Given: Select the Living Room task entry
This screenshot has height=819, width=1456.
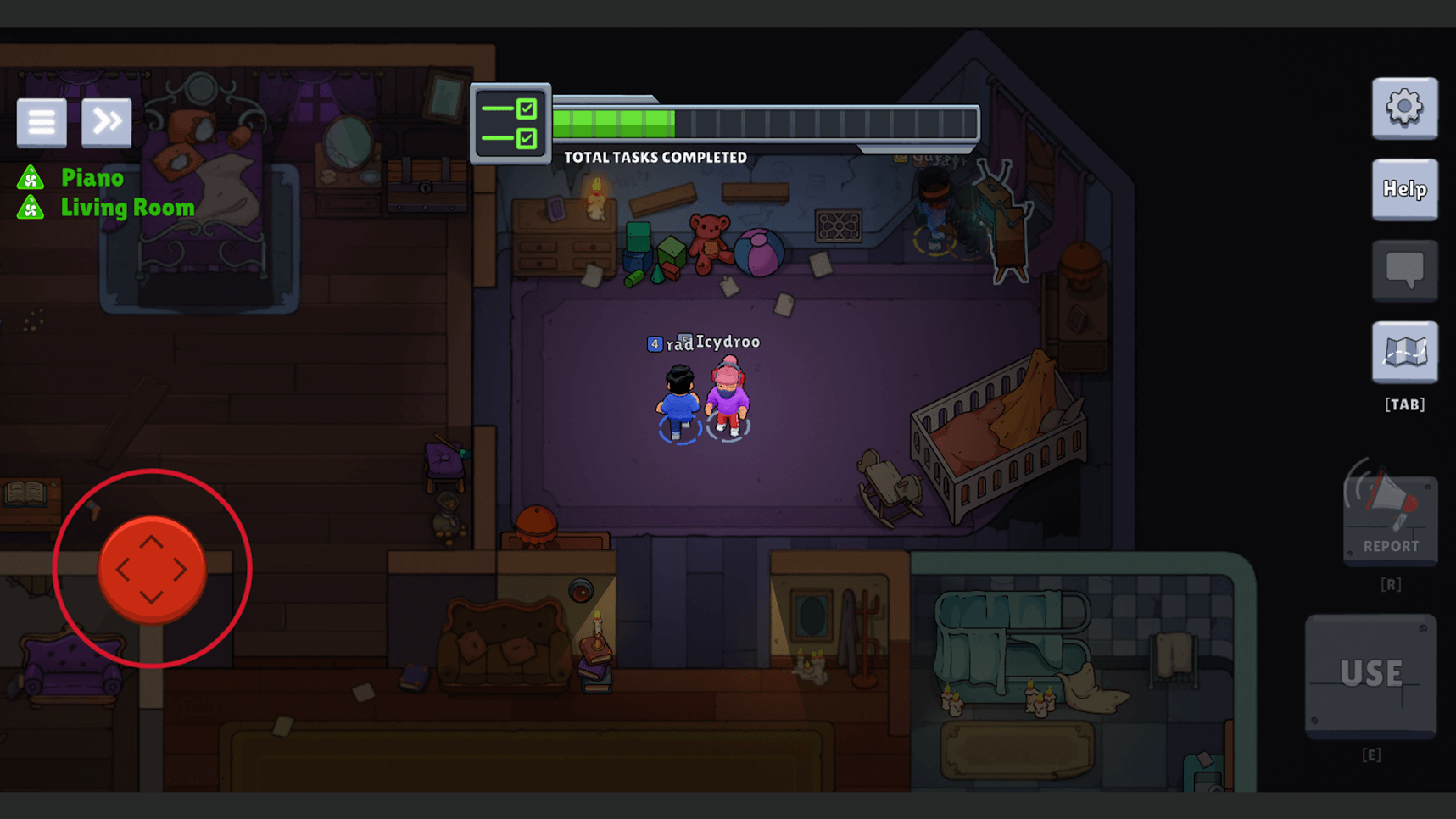Looking at the screenshot, I should [x=127, y=208].
